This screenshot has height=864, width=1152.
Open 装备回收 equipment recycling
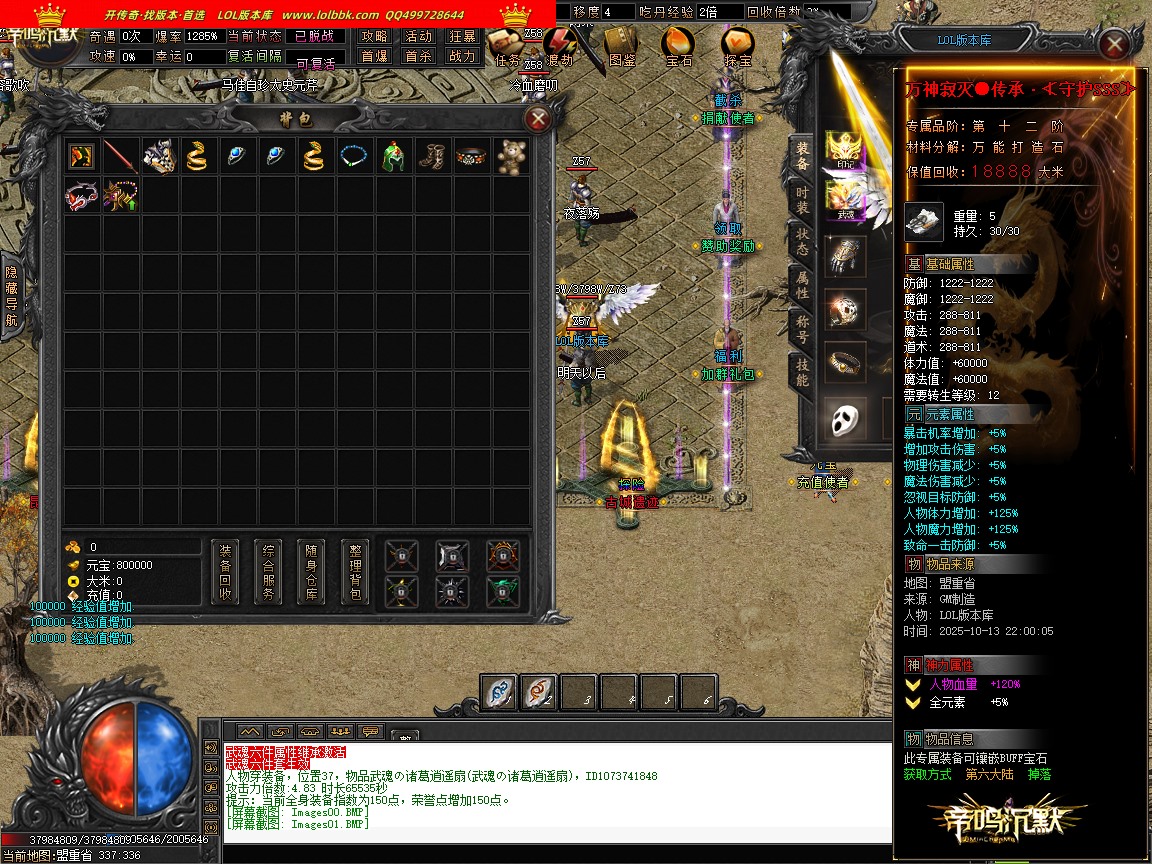coord(225,572)
